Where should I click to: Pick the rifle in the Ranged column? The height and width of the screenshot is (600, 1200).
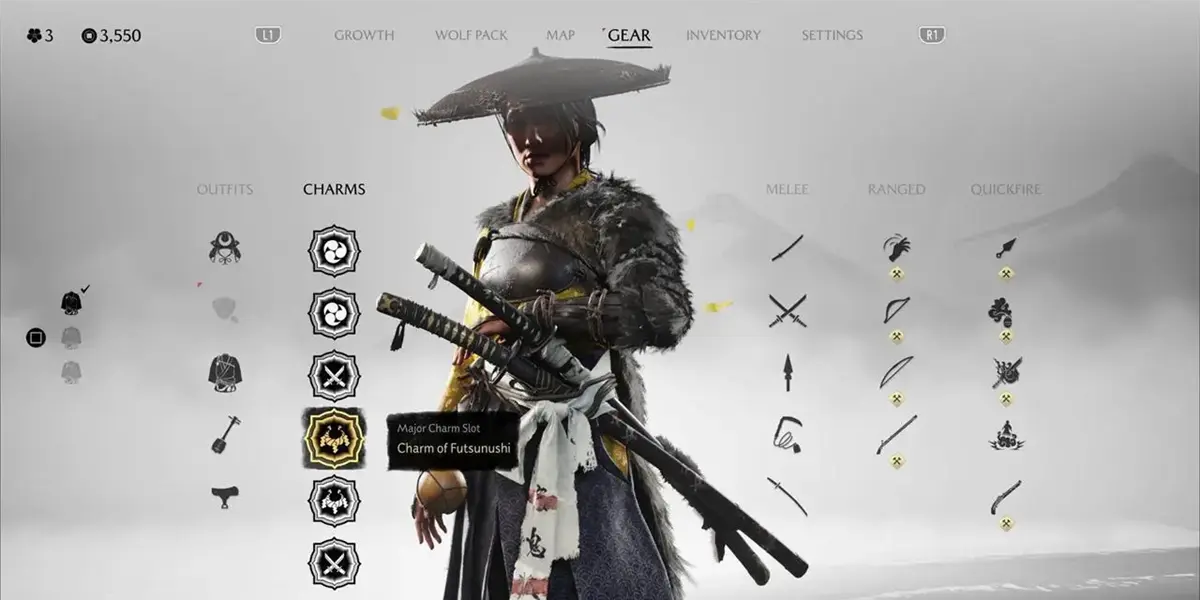pos(896,434)
